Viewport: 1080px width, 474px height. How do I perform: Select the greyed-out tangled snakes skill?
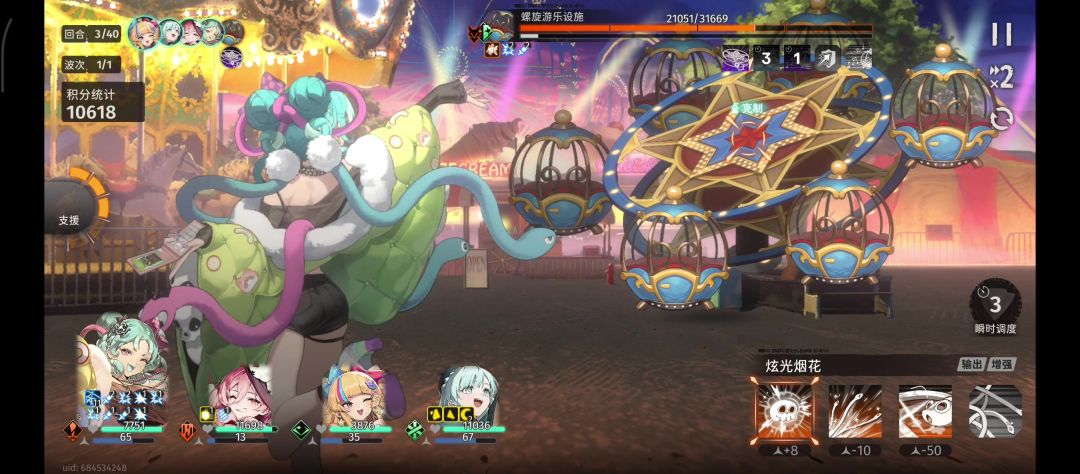click(994, 410)
